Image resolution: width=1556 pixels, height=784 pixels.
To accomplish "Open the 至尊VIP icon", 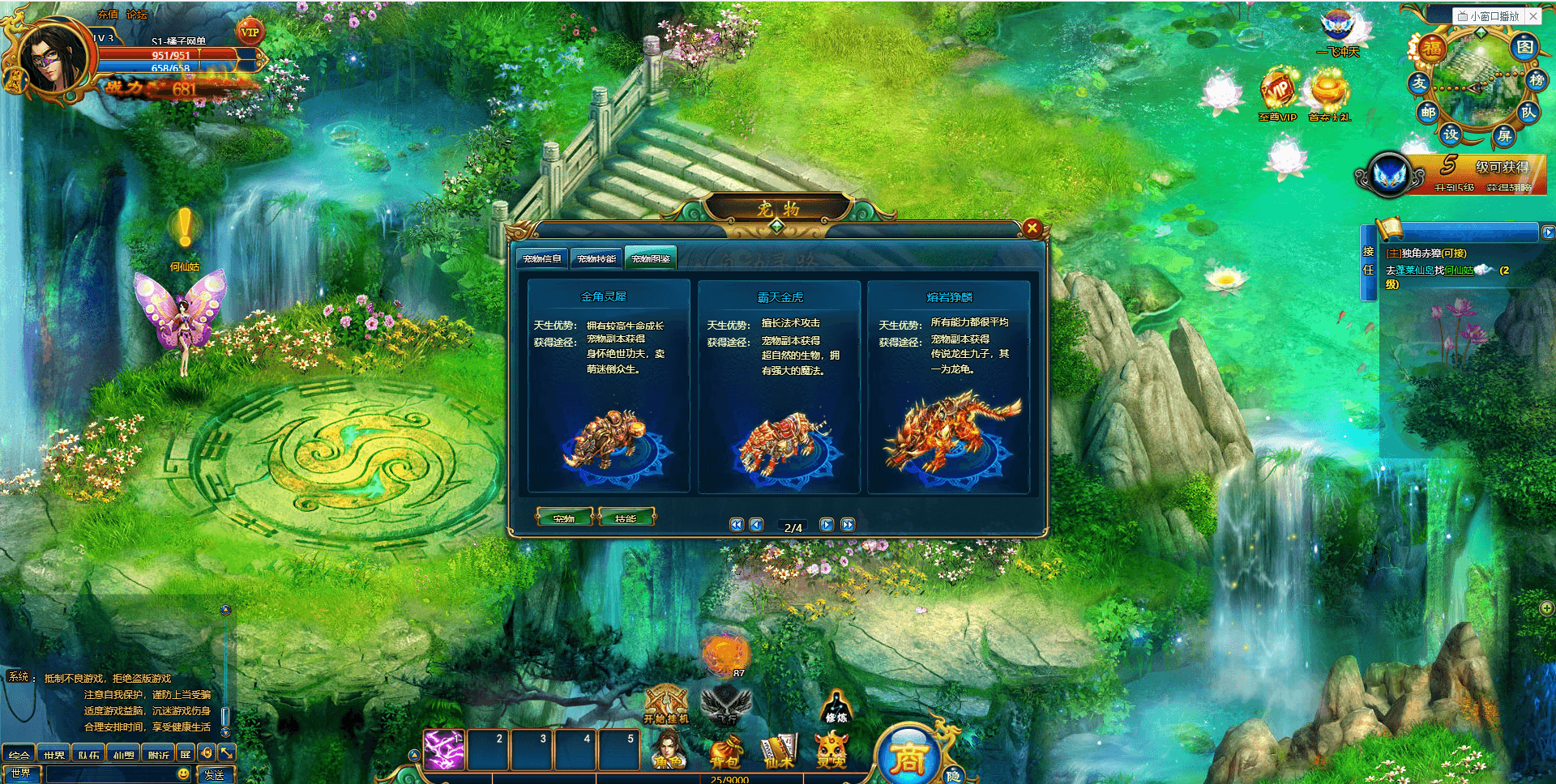I will [x=1278, y=96].
